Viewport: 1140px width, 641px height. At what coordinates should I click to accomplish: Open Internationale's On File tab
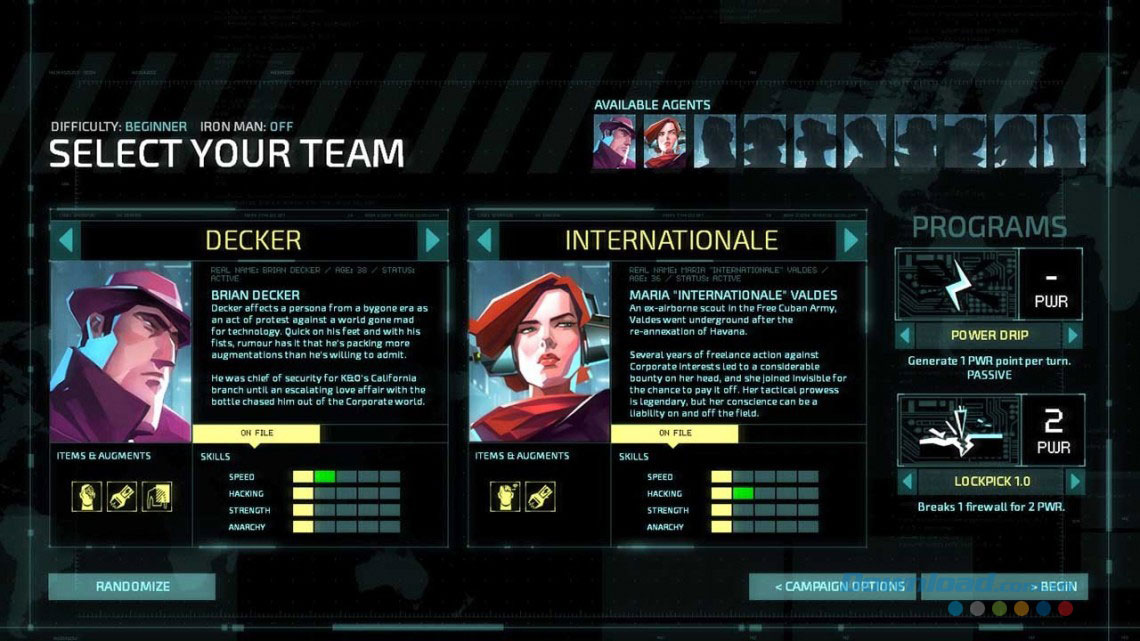point(674,433)
